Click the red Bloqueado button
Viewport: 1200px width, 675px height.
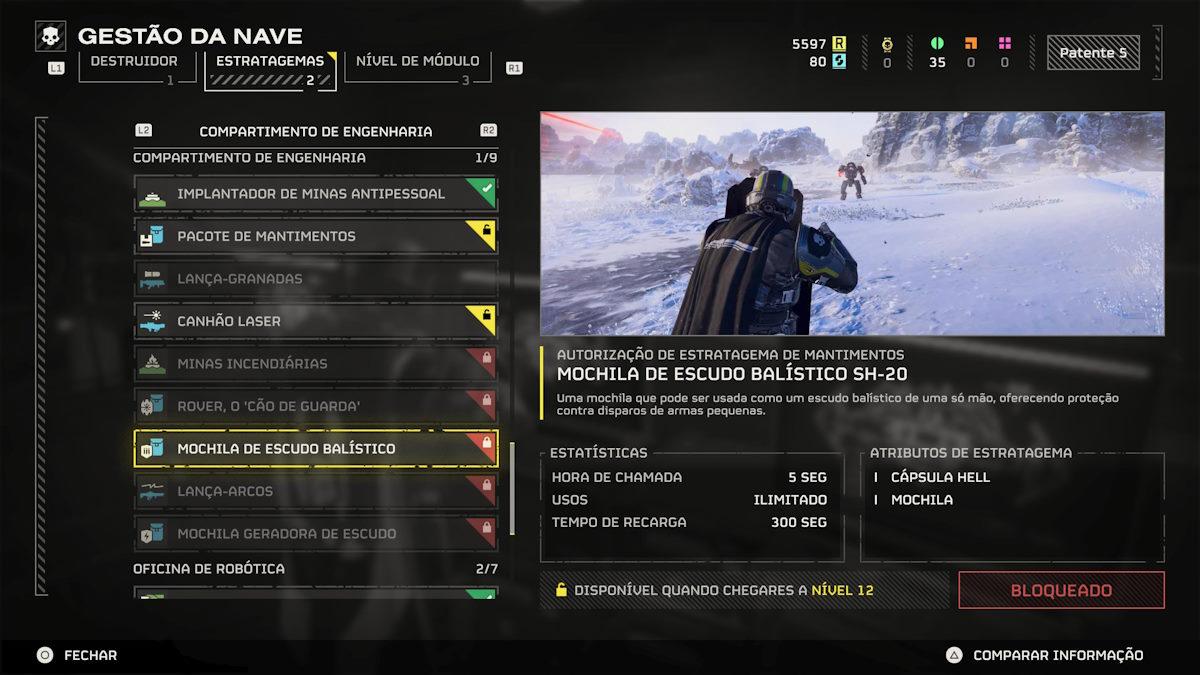1061,590
